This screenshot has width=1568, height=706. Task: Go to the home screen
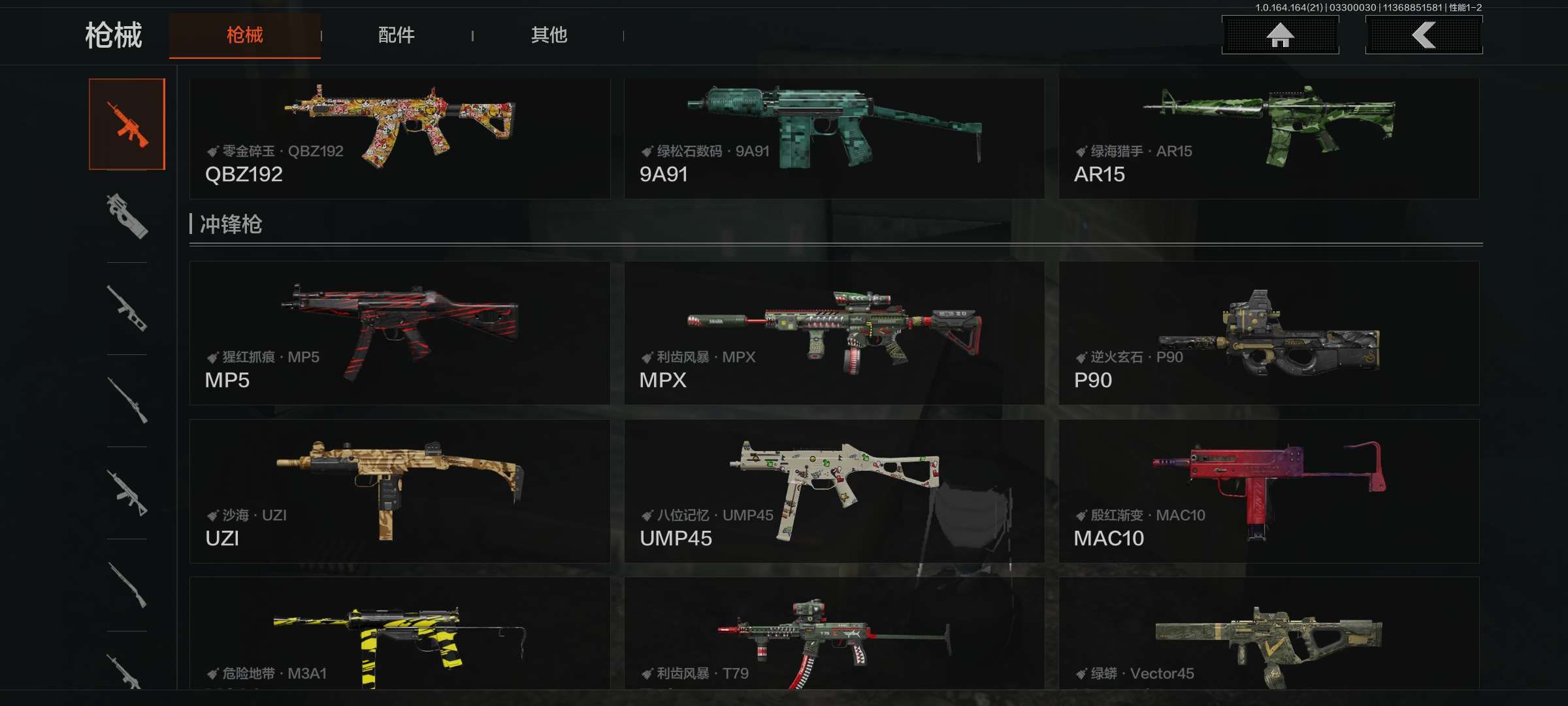[1280, 35]
